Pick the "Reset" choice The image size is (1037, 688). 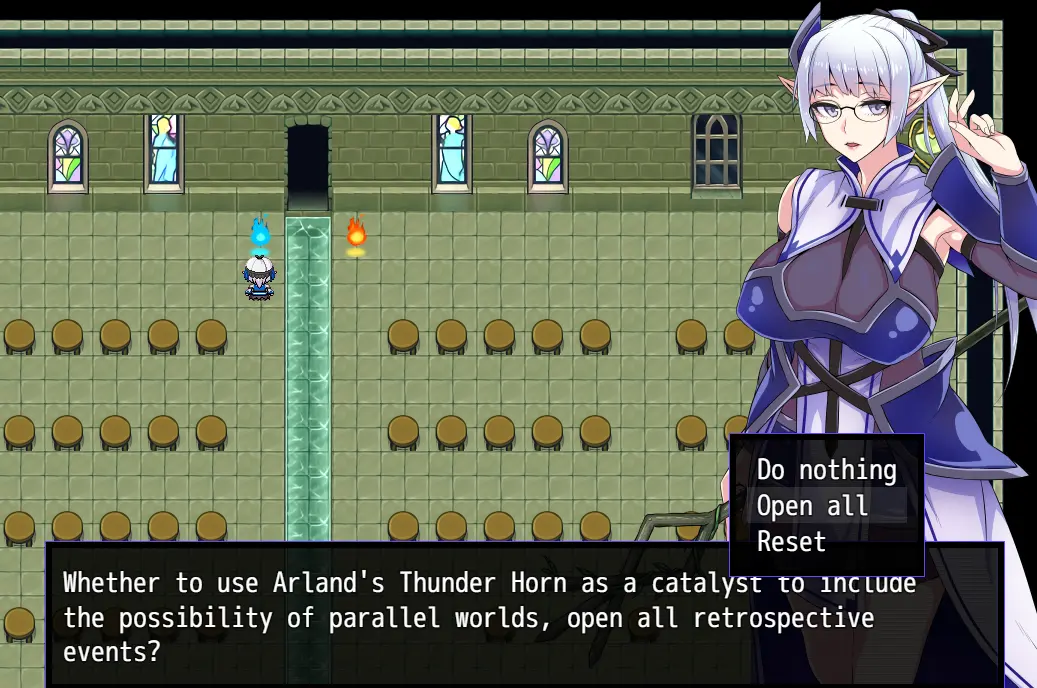click(x=792, y=542)
